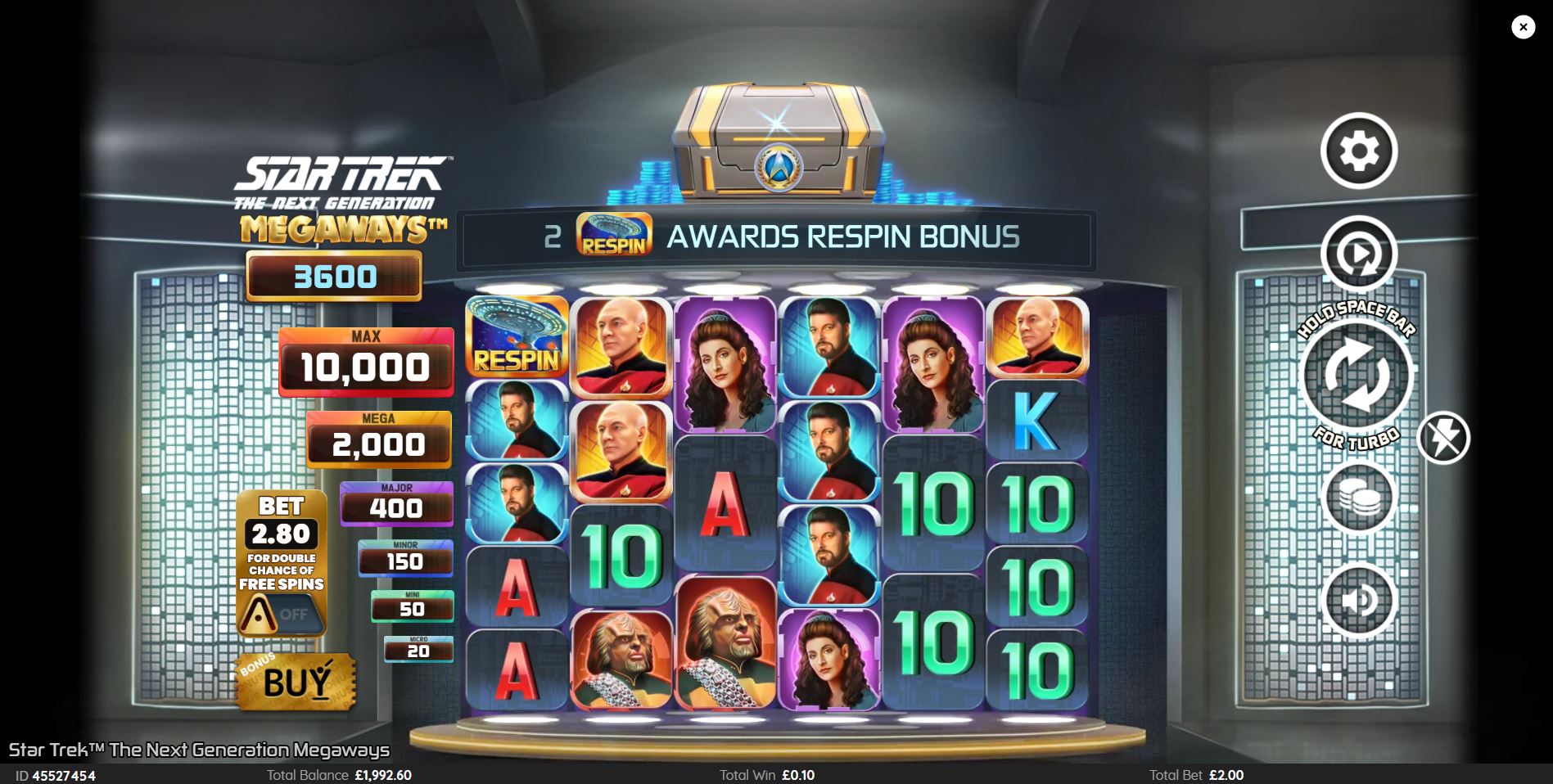Screen dimensions: 1553x784
Task: Open the settings gear menu
Action: [x=1357, y=151]
